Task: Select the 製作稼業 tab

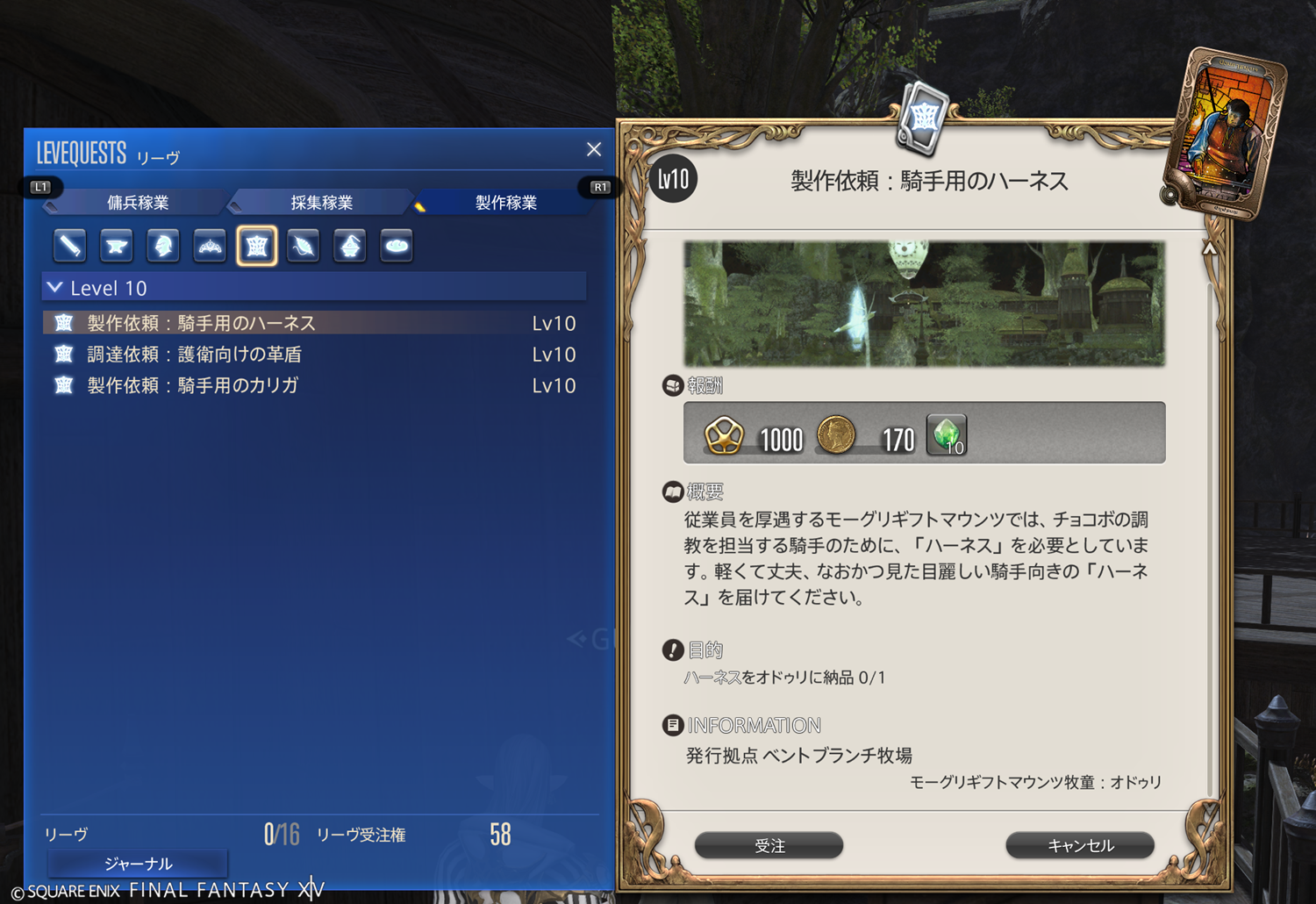Action: click(505, 203)
